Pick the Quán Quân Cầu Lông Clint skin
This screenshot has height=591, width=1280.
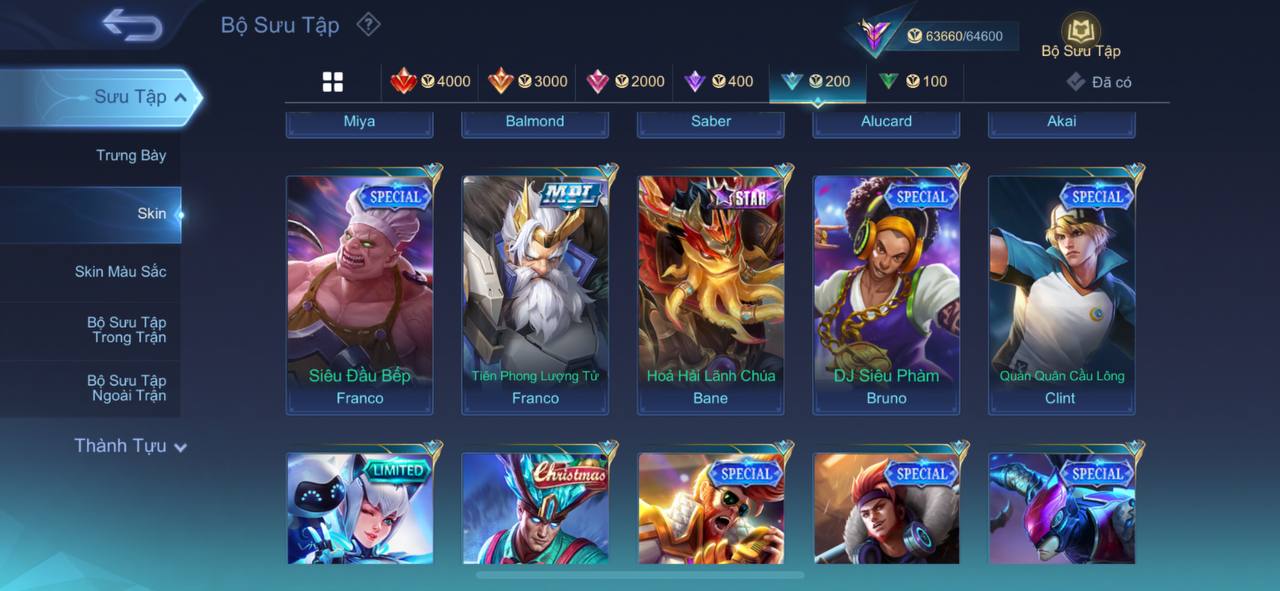pyautogui.click(x=1062, y=295)
